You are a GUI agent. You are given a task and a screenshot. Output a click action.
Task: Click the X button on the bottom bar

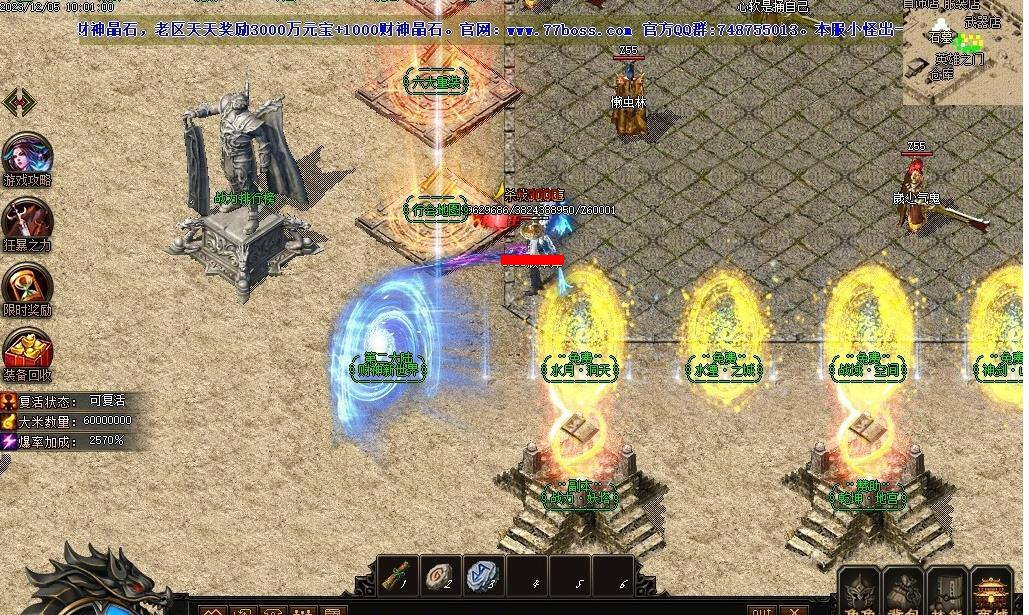794,610
